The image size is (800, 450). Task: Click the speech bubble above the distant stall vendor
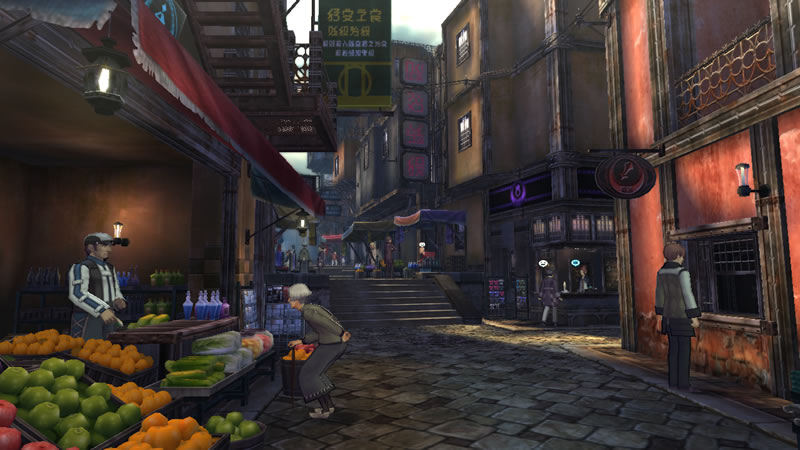click(422, 243)
